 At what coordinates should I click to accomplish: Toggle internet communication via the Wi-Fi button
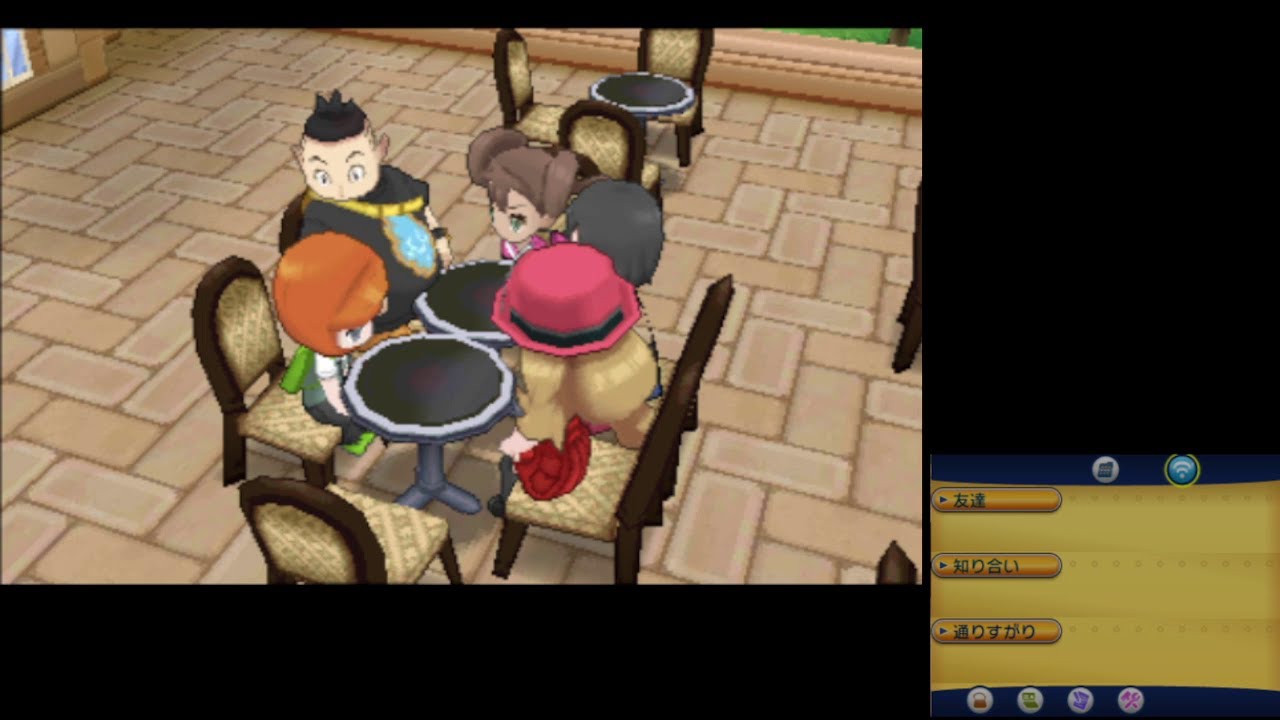tap(1182, 471)
